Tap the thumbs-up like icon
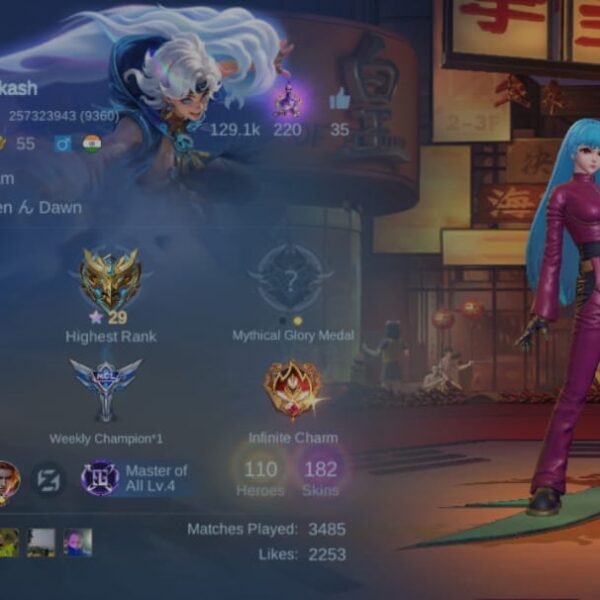 [340, 98]
